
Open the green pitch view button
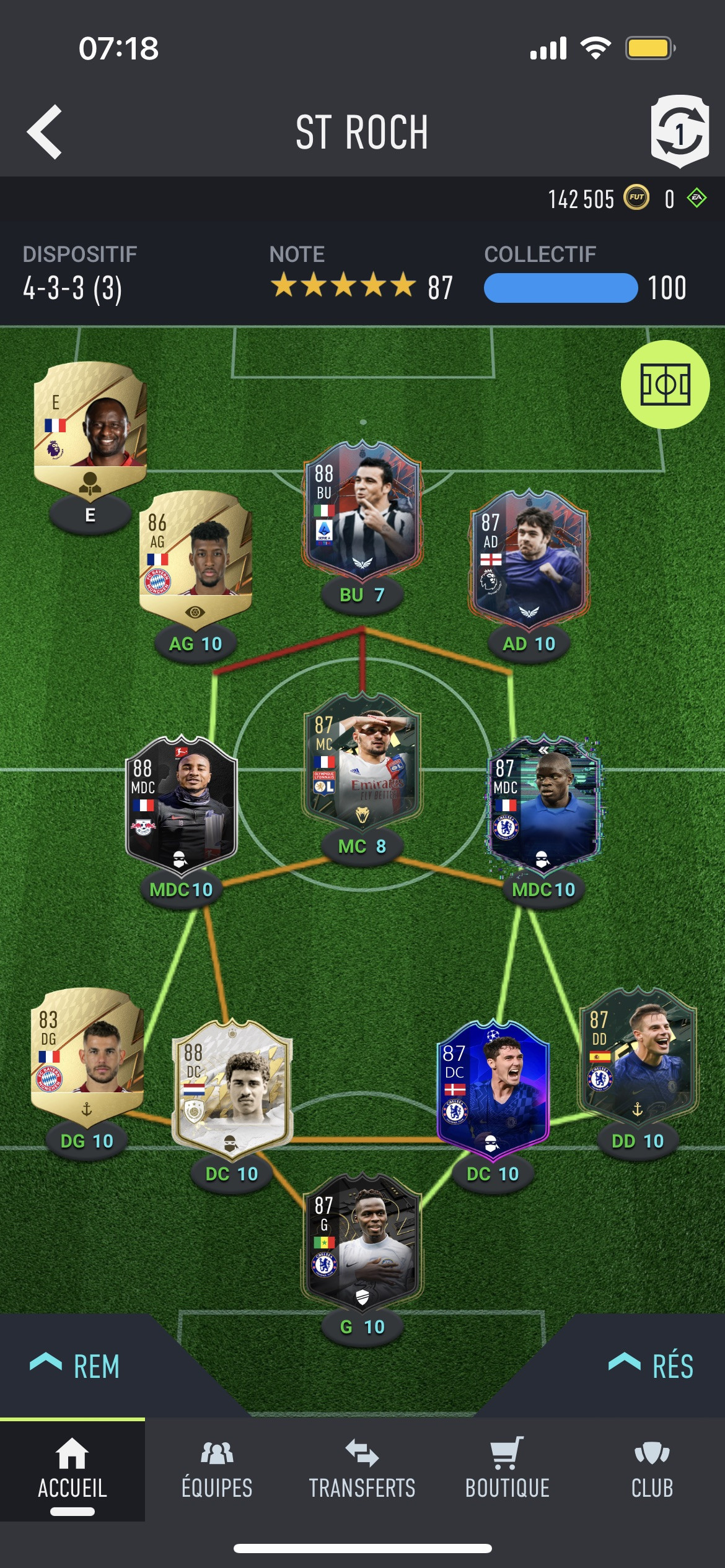click(665, 385)
